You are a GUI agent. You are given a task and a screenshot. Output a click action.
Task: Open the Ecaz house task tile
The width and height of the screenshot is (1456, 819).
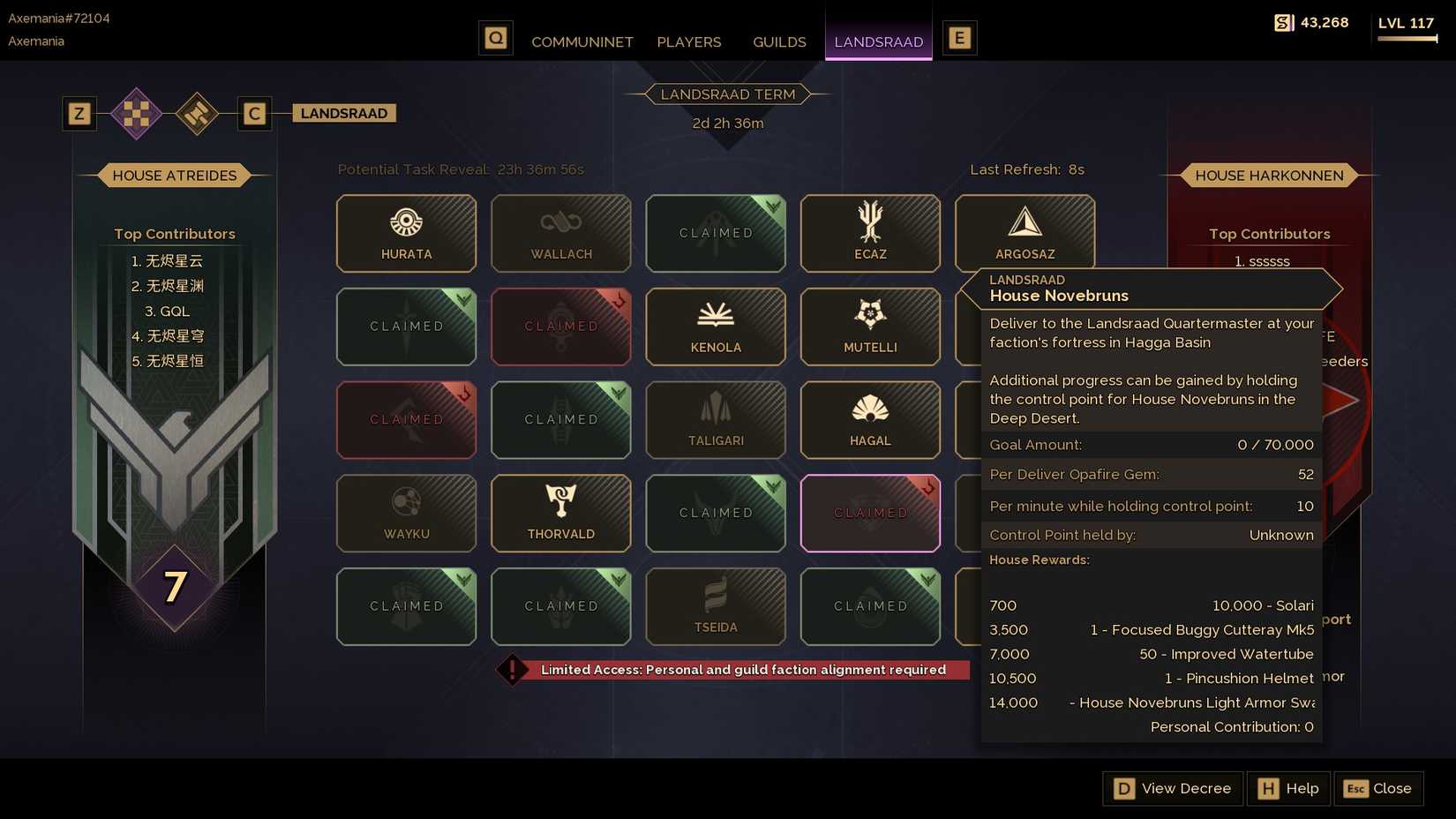[x=869, y=233]
